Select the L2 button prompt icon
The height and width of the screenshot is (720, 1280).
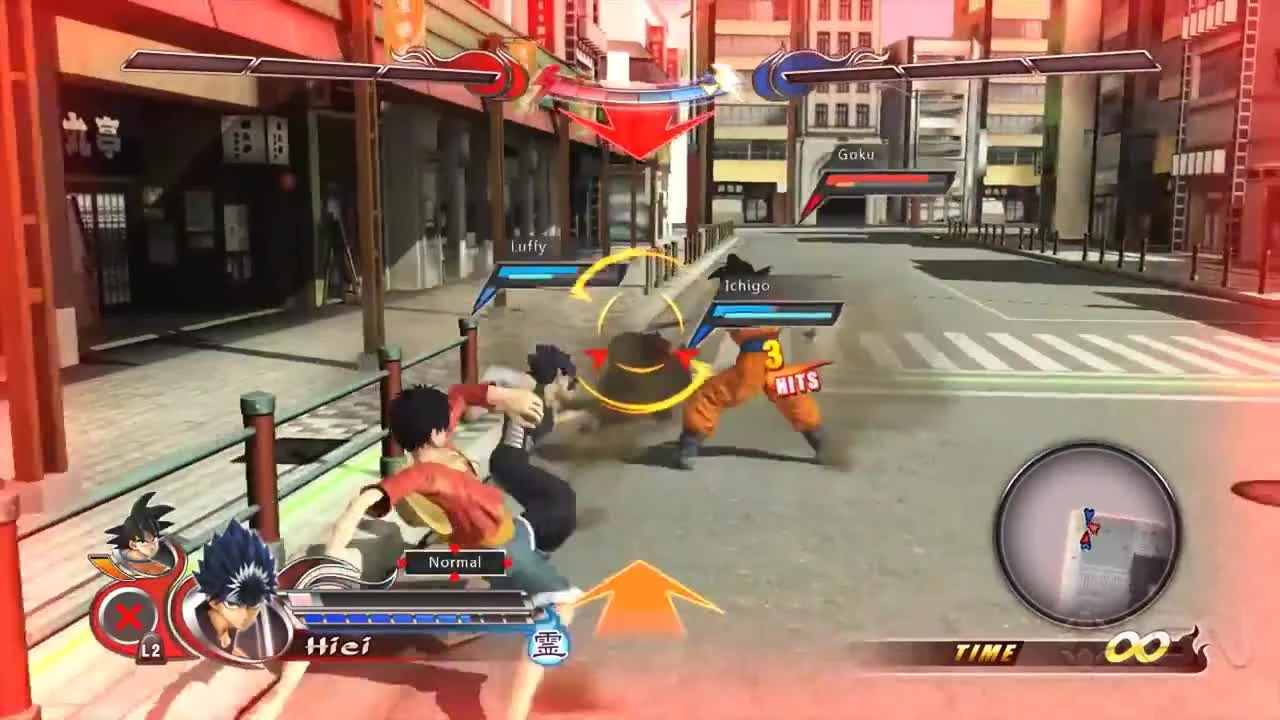[x=151, y=647]
